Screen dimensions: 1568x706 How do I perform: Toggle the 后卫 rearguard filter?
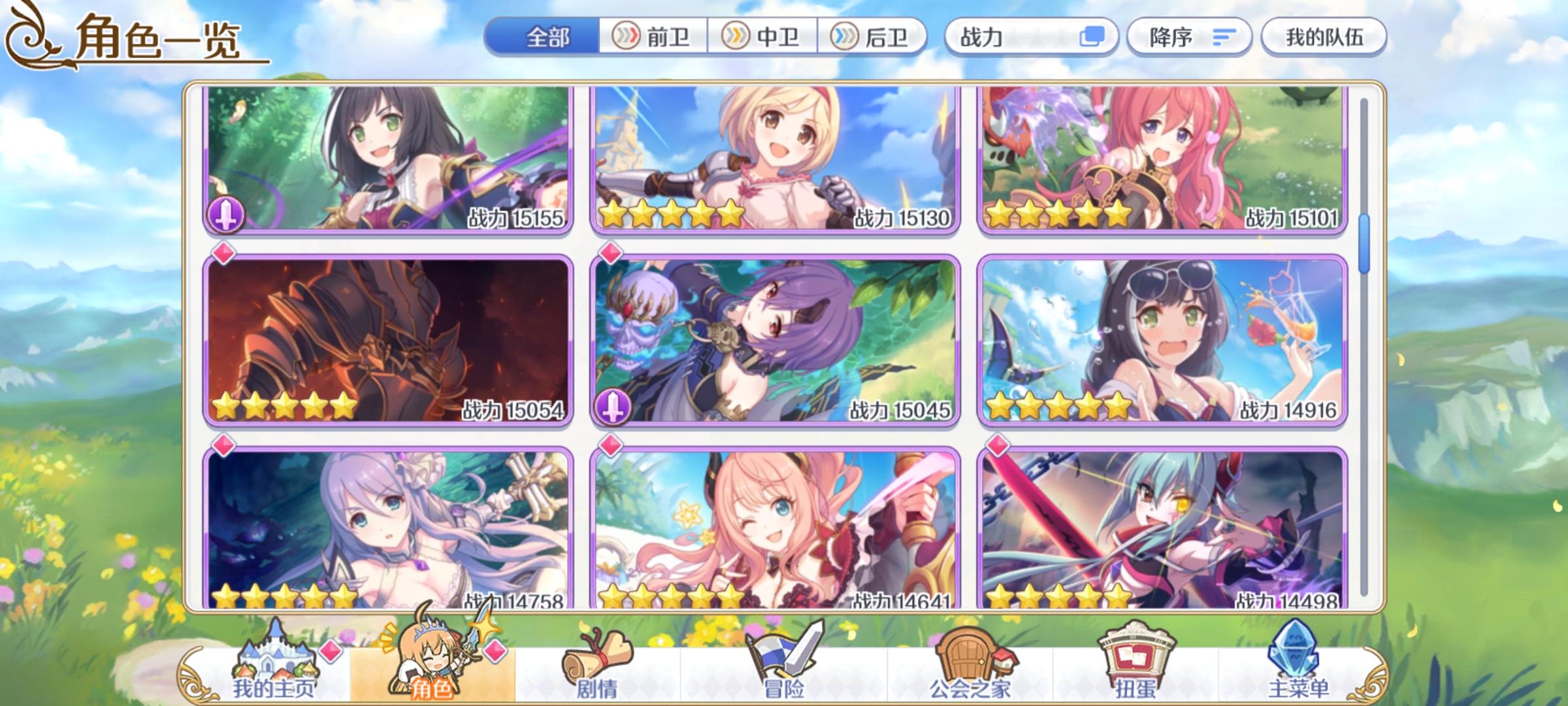pos(874,37)
